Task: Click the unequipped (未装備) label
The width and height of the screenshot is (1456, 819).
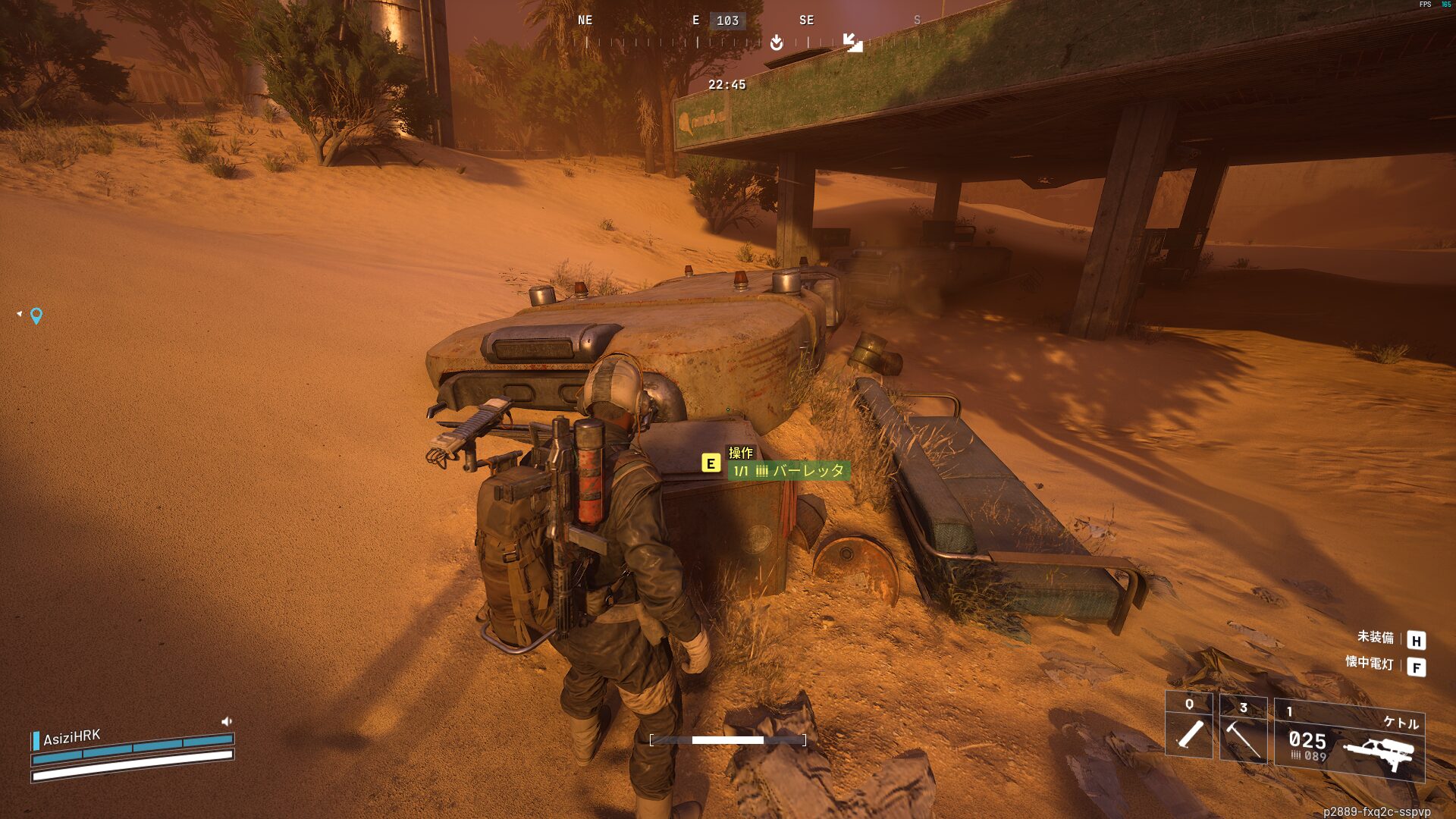Action: [x=1375, y=638]
